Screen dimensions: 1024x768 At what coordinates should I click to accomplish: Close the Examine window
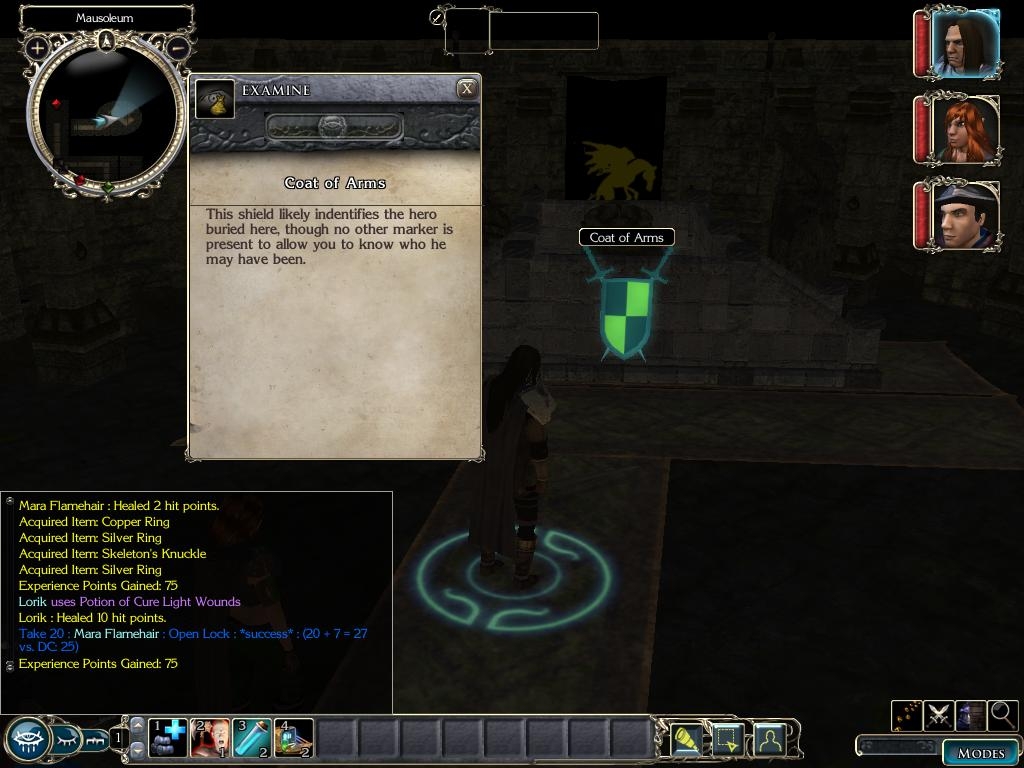[x=466, y=89]
